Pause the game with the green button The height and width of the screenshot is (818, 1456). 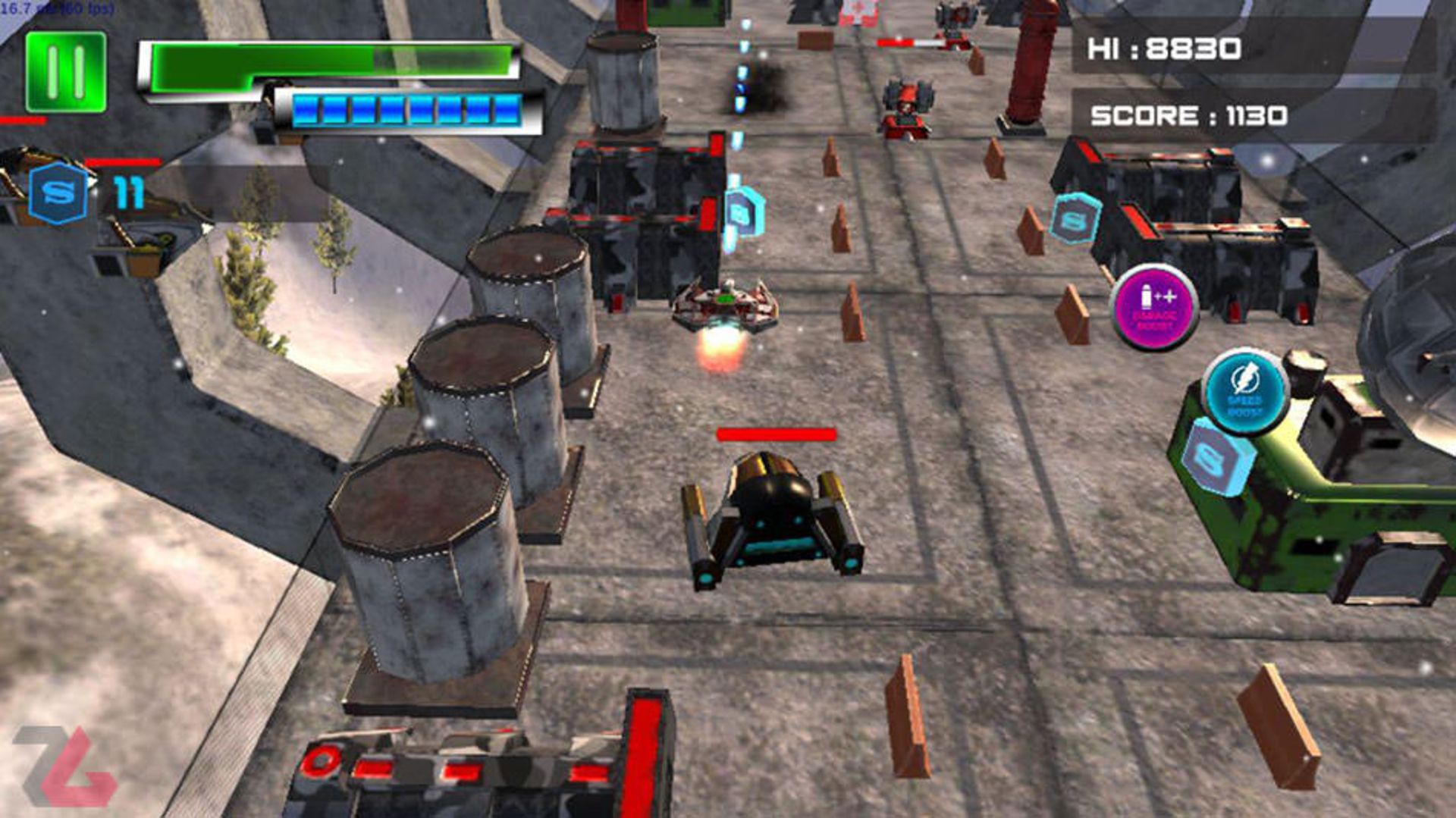65,72
